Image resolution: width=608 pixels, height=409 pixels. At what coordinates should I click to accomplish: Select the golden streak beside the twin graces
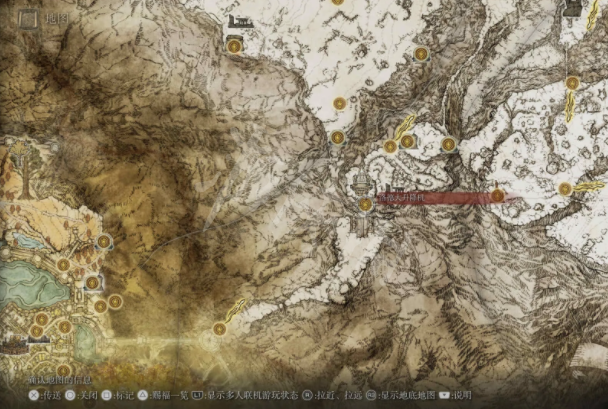coord(404,127)
